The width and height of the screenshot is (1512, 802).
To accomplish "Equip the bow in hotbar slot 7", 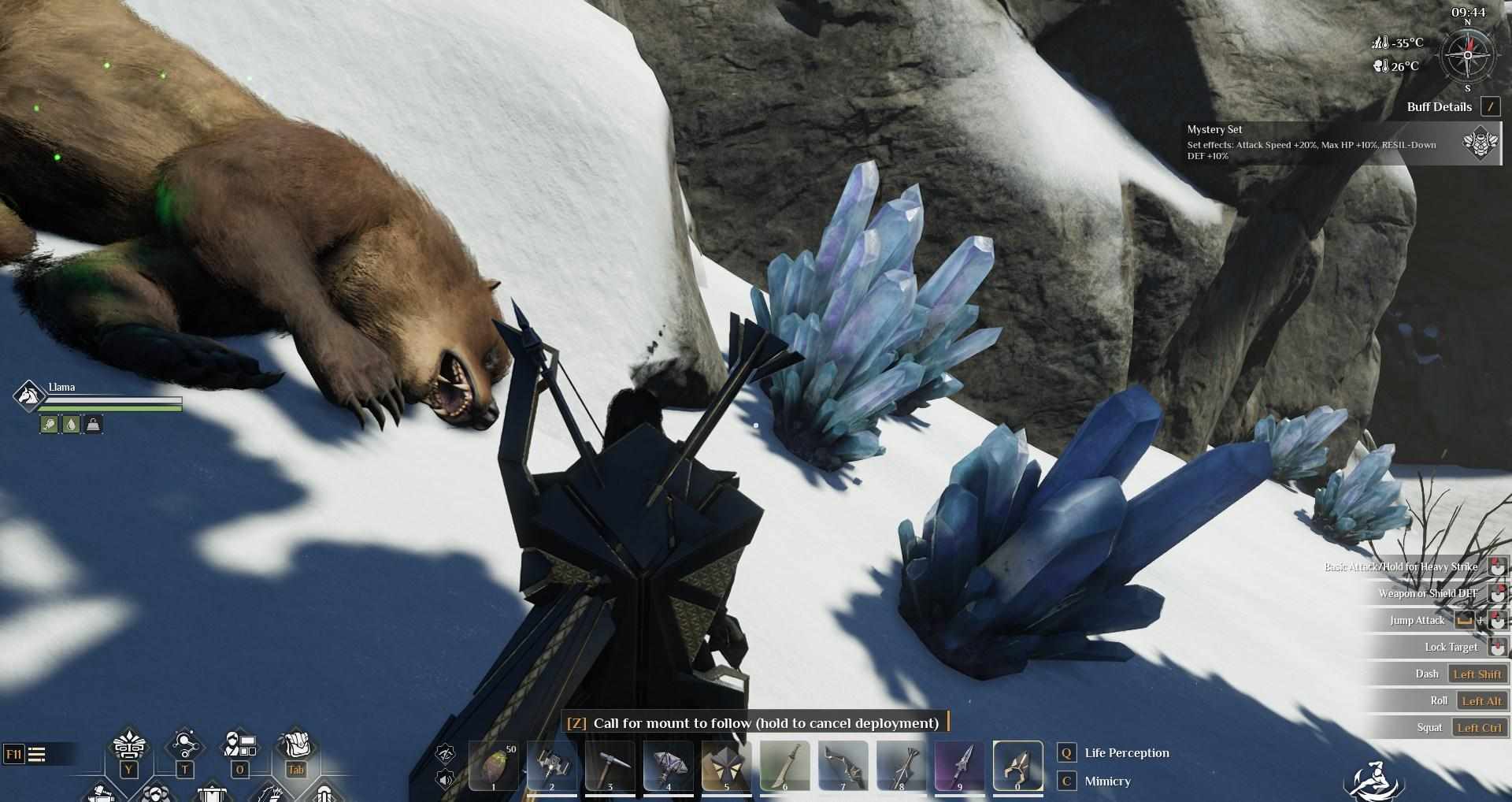I will [843, 765].
